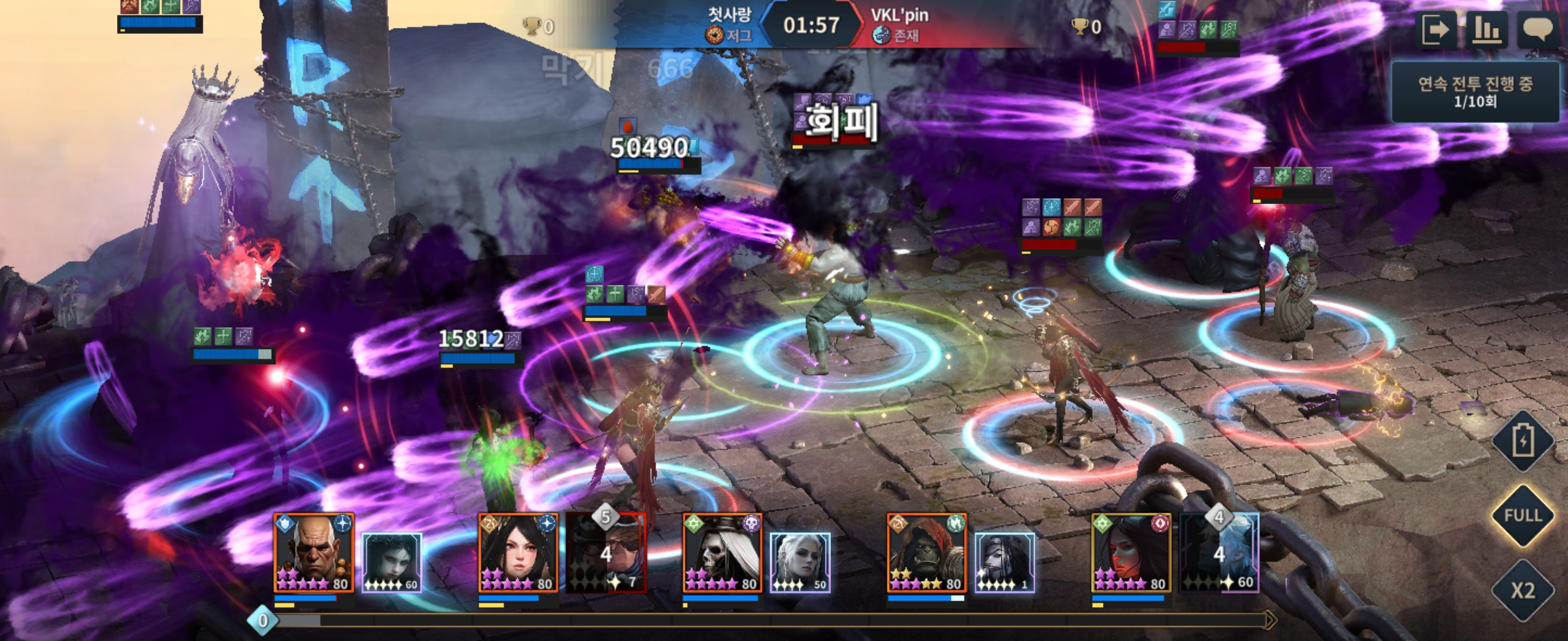
Task: Select the black-haired woman hero portrait
Action: click(x=518, y=553)
